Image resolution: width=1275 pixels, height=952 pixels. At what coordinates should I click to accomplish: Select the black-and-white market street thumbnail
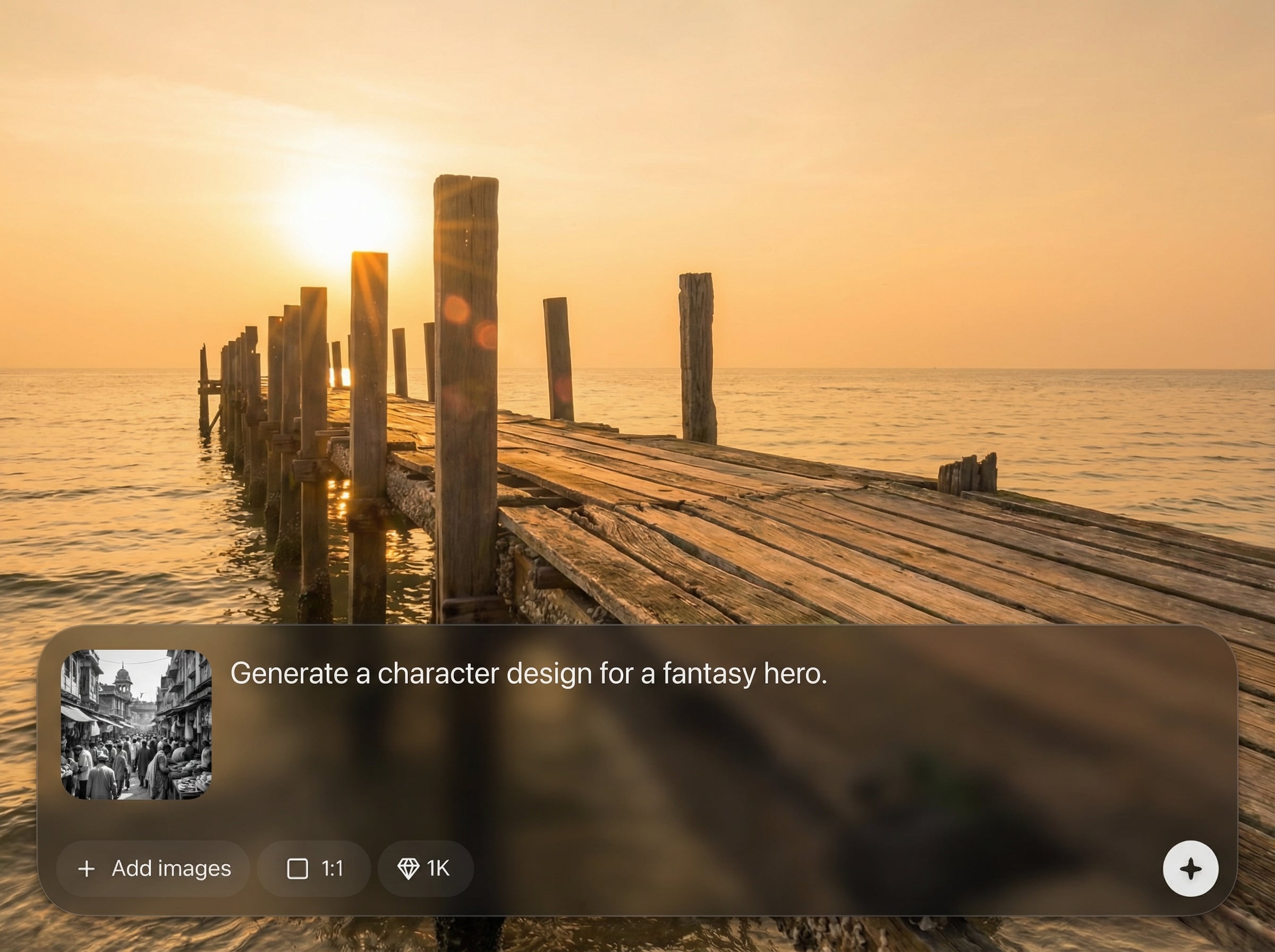coord(137,725)
